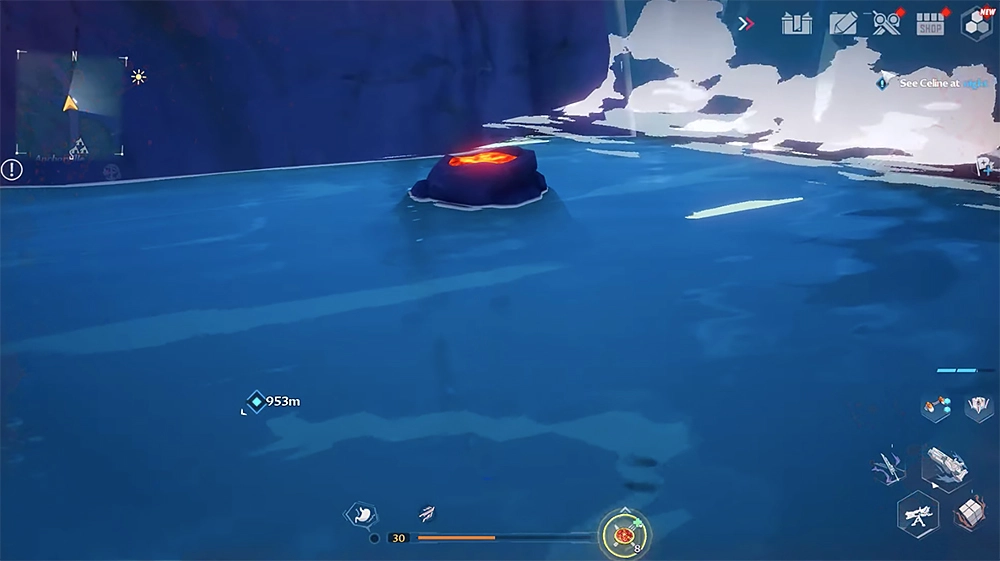Expand the double-arrow menu toggle
The width and height of the screenshot is (1000, 561).
tap(746, 23)
